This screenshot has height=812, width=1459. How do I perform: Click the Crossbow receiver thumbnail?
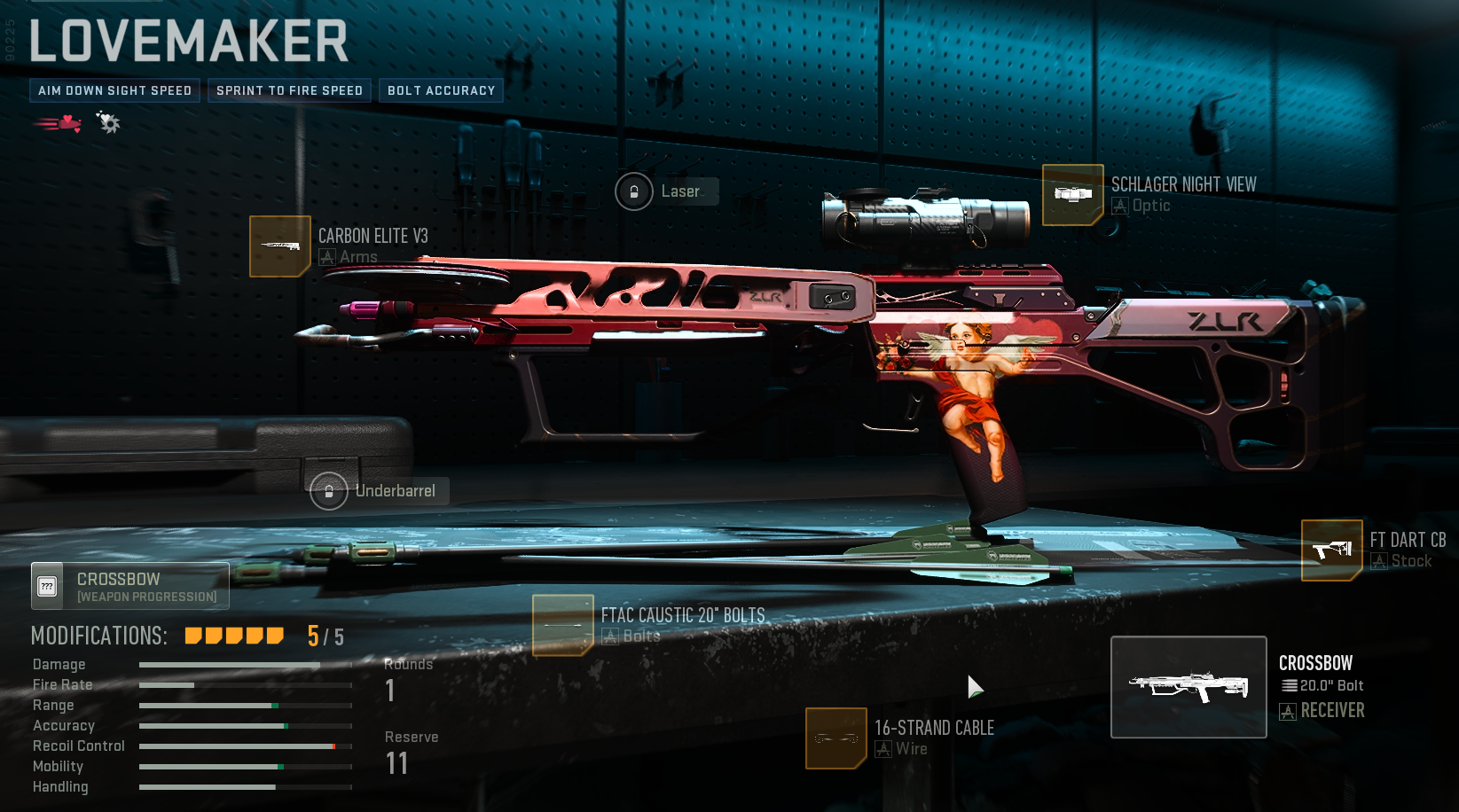(x=1188, y=687)
